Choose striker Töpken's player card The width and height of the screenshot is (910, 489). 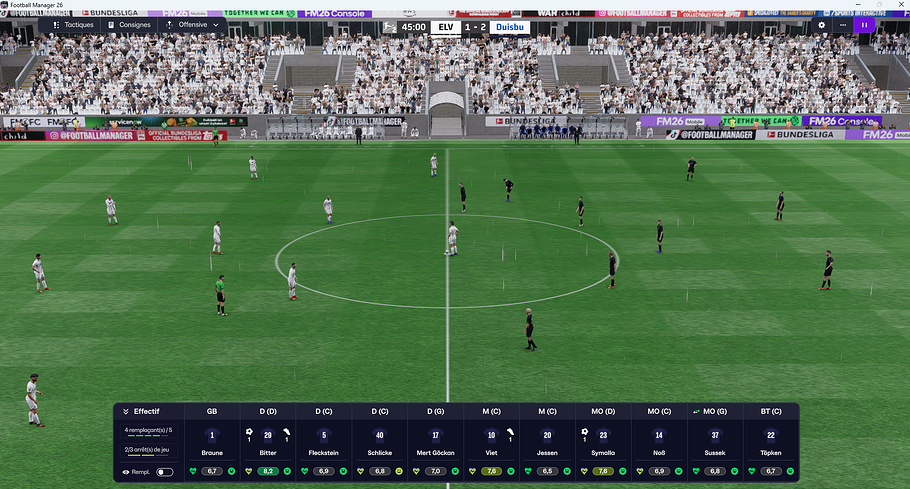pyautogui.click(x=770, y=441)
